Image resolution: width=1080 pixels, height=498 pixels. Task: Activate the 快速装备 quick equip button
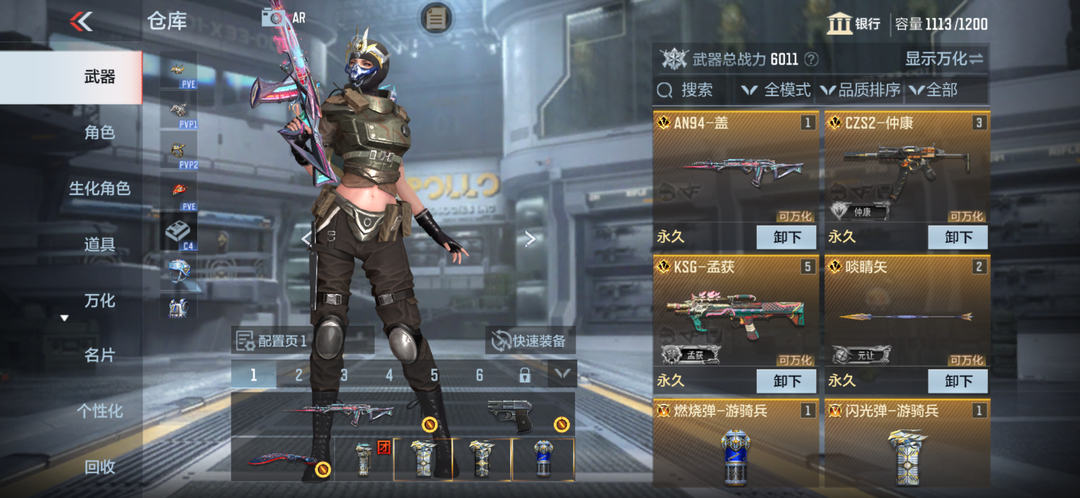[530, 340]
